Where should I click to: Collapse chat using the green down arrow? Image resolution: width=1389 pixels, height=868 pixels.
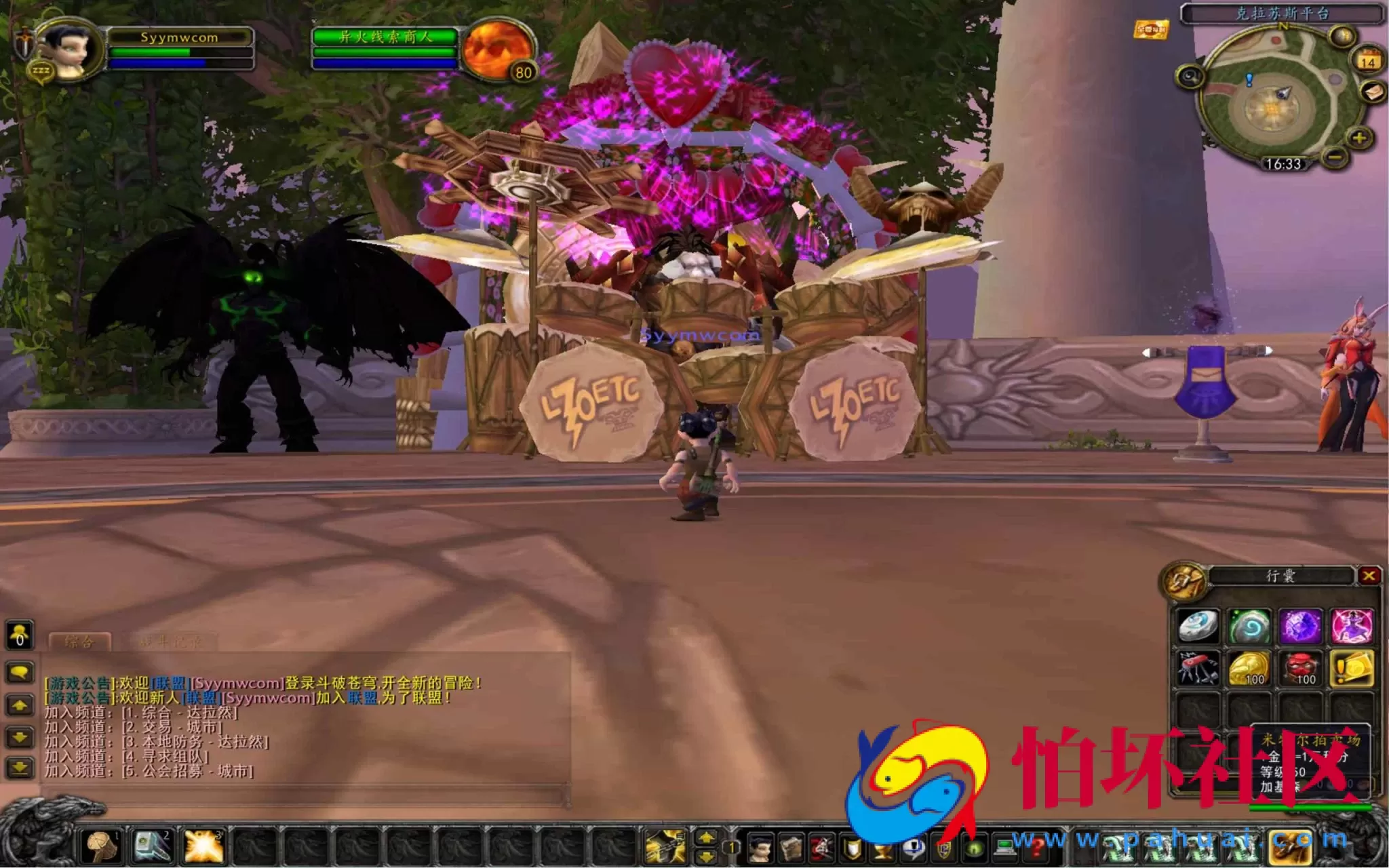[18, 736]
